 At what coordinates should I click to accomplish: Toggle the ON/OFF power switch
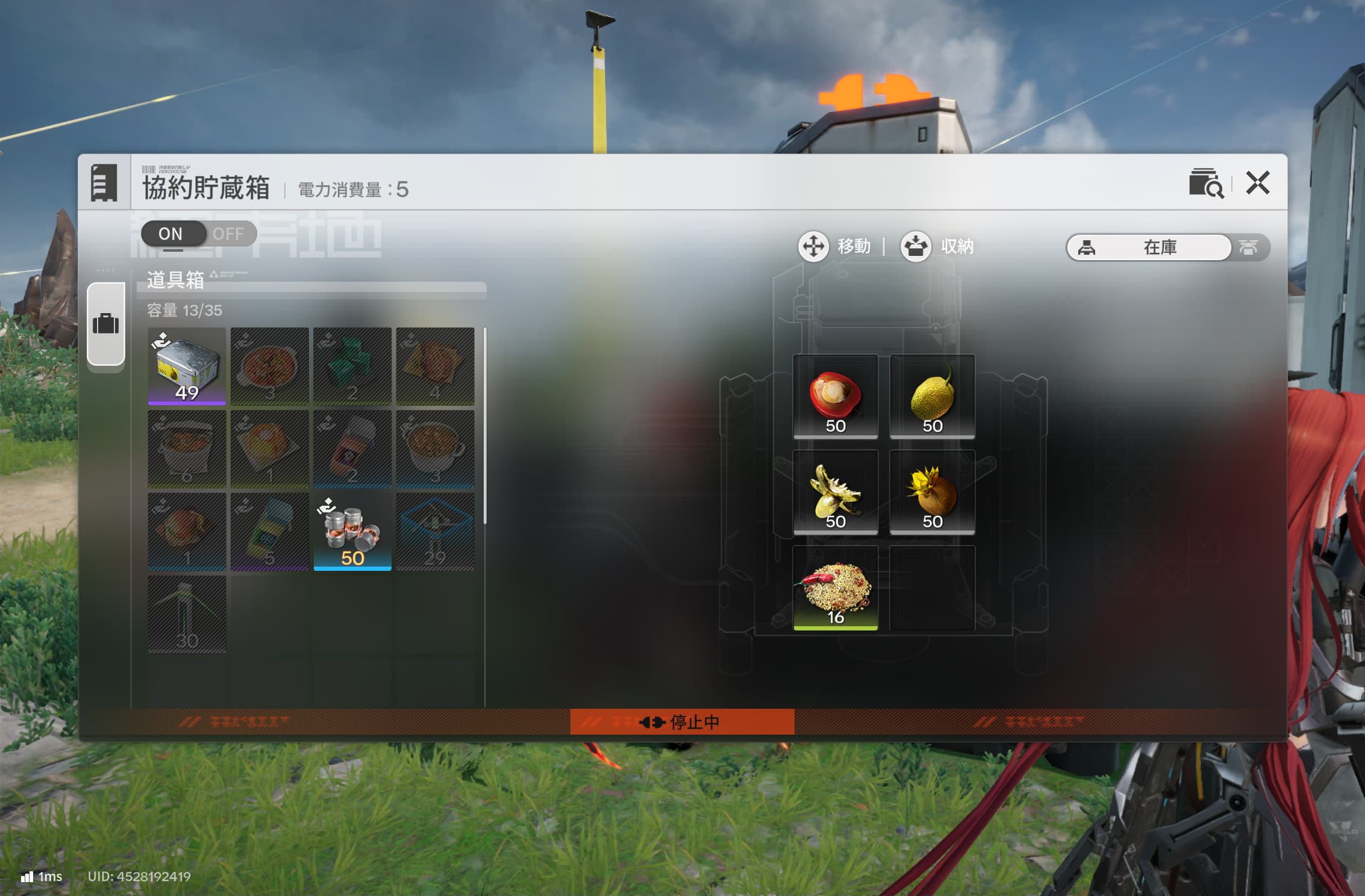pos(199,234)
